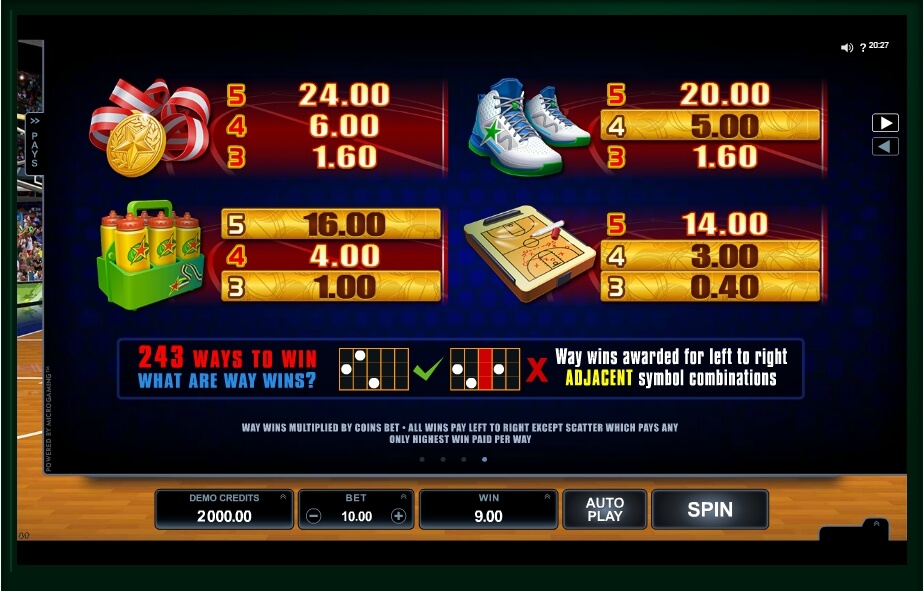
Task: Start Auto Play mode
Action: click(604, 509)
